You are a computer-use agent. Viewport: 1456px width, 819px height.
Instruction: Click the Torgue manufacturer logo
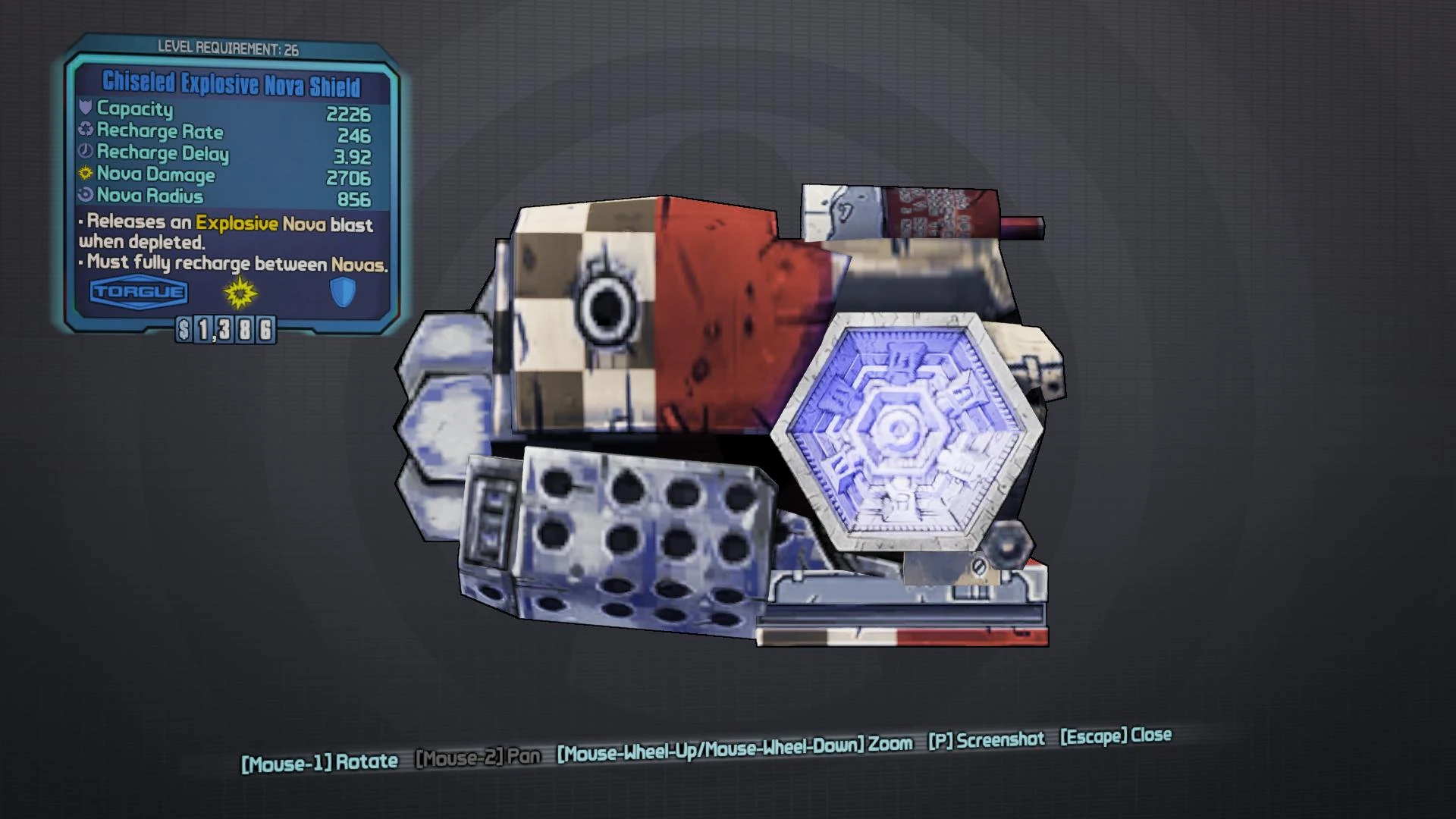(x=138, y=291)
